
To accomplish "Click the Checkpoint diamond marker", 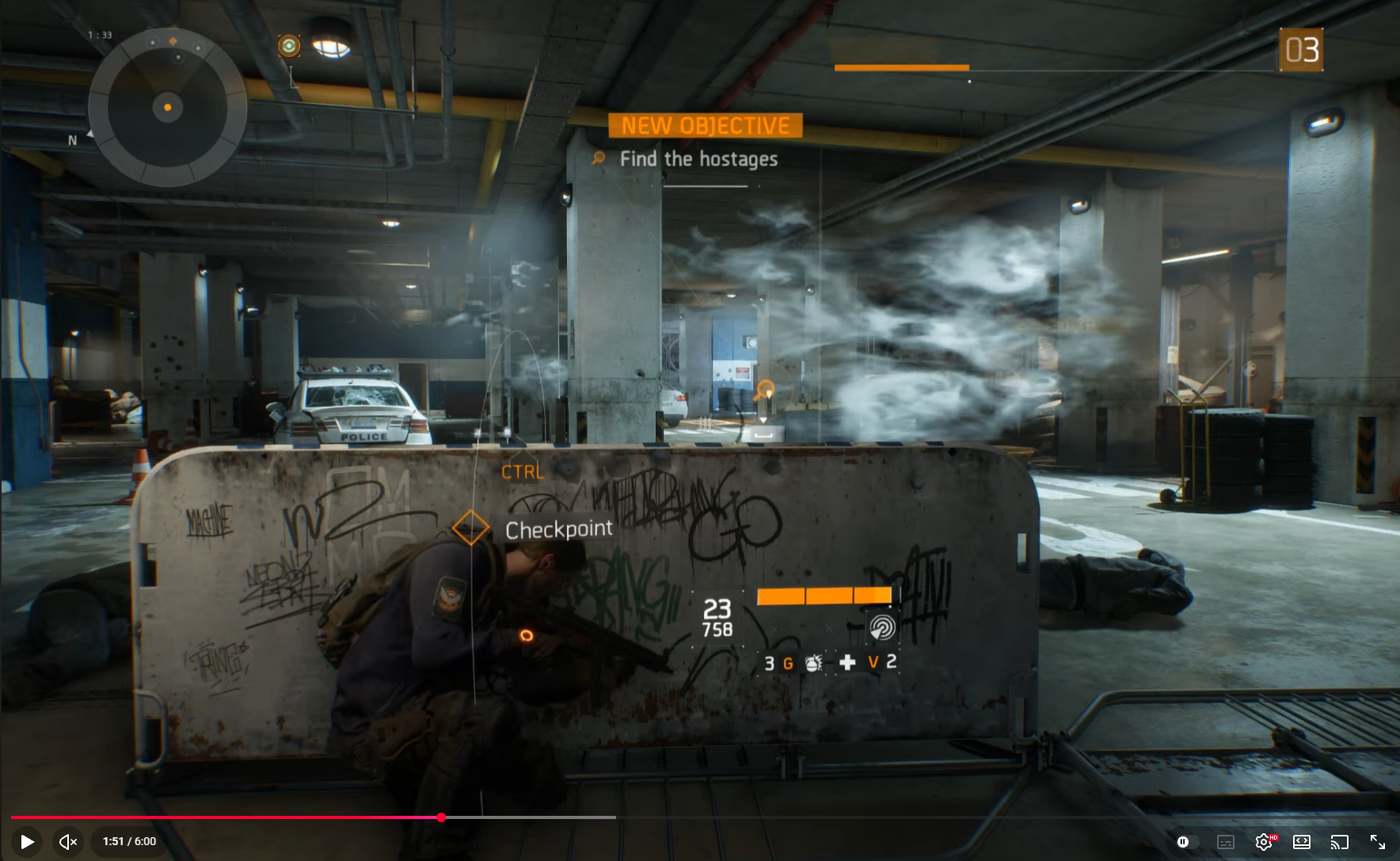I will pyautogui.click(x=470, y=528).
